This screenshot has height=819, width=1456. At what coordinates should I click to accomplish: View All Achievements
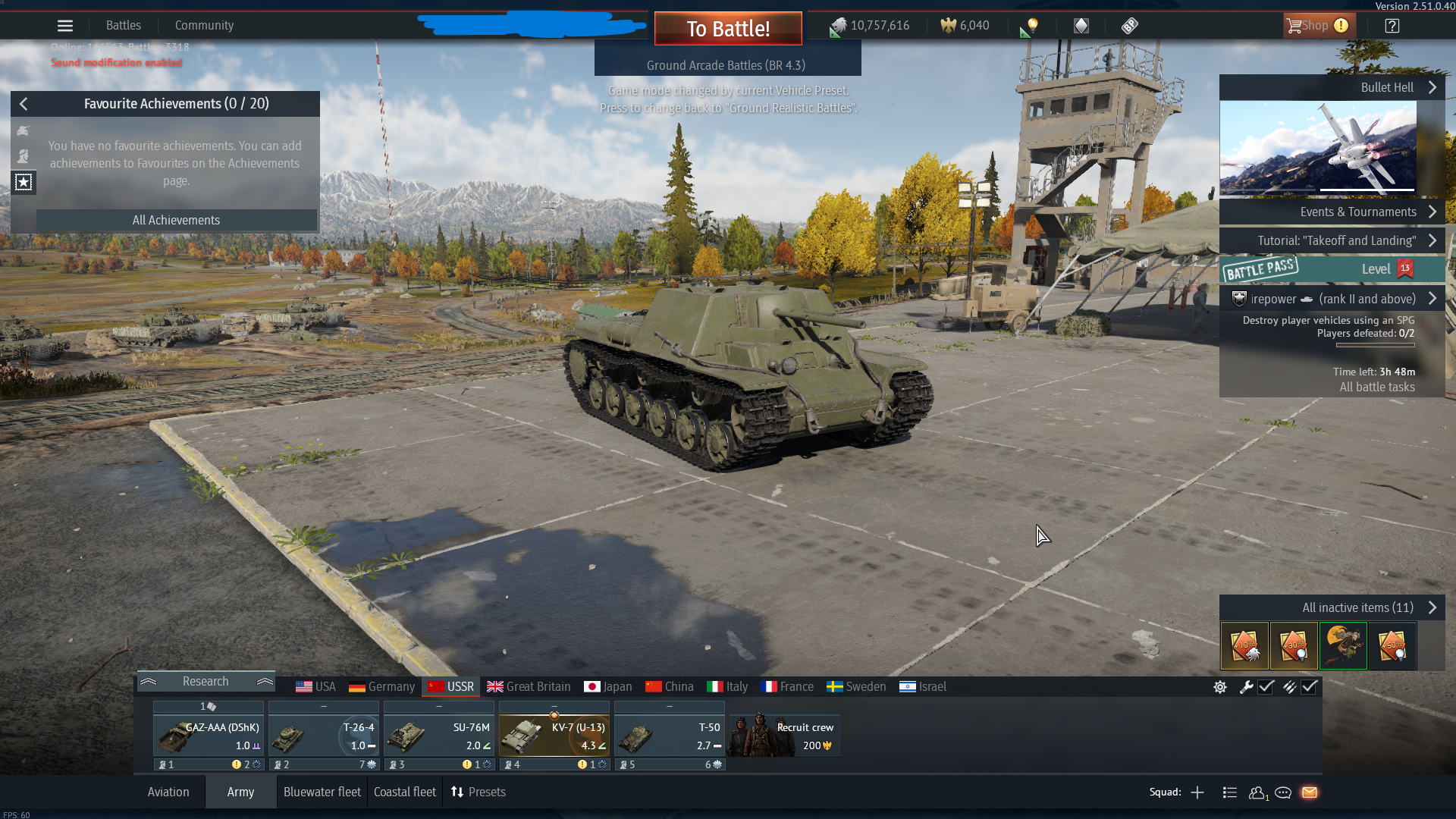coord(176,220)
